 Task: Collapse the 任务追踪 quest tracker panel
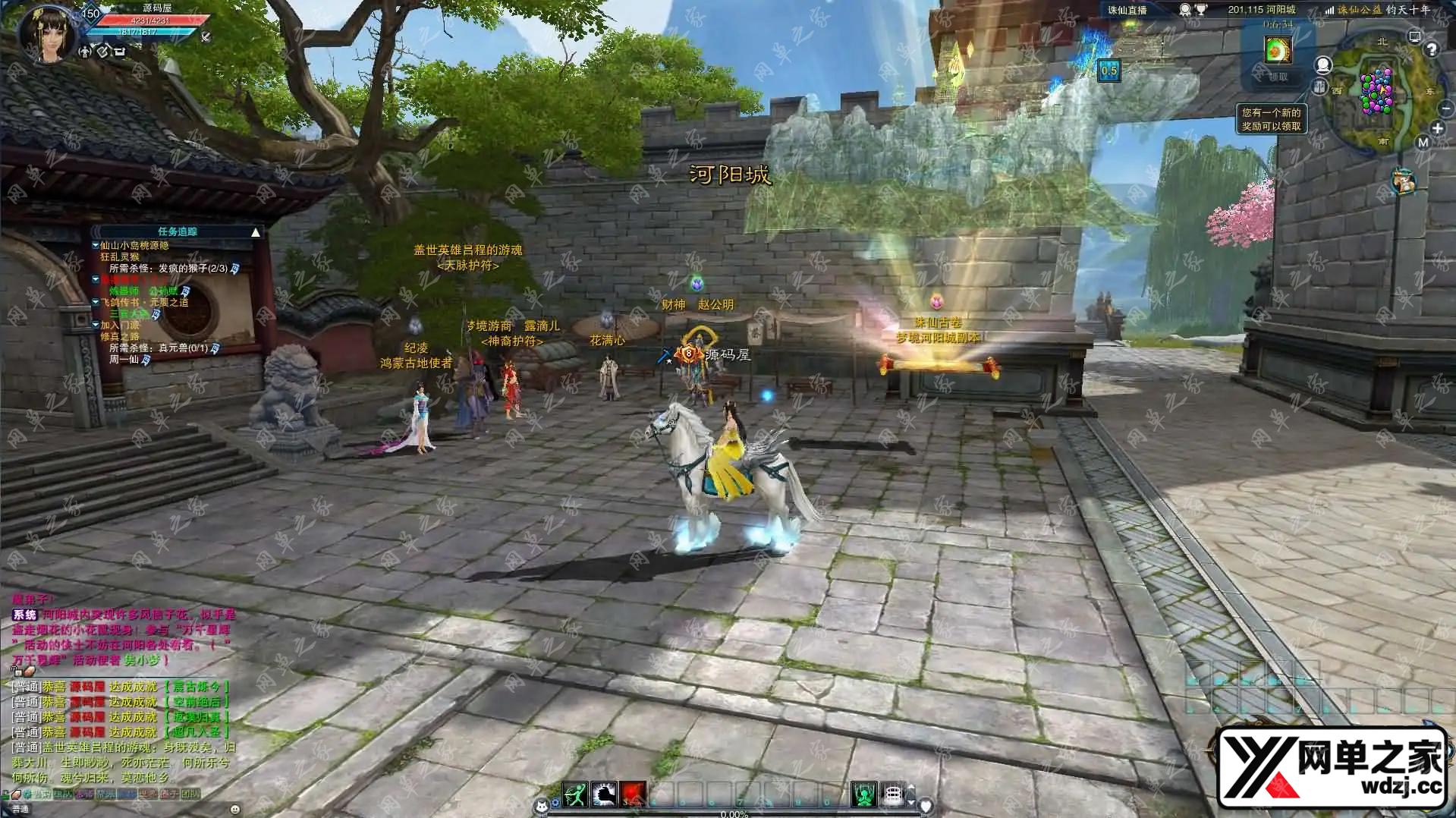tap(256, 232)
